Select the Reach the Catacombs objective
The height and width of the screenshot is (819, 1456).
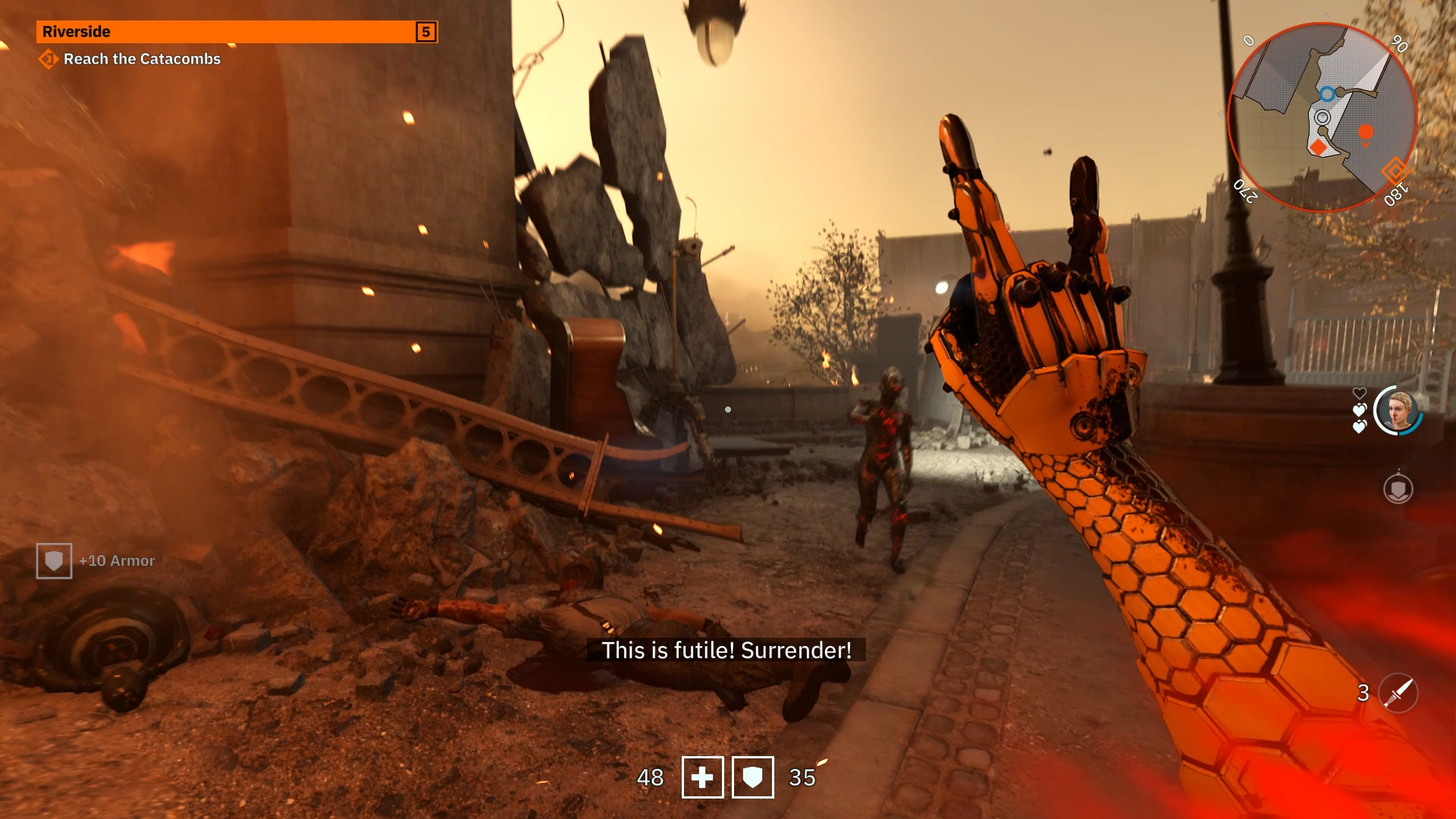point(141,59)
